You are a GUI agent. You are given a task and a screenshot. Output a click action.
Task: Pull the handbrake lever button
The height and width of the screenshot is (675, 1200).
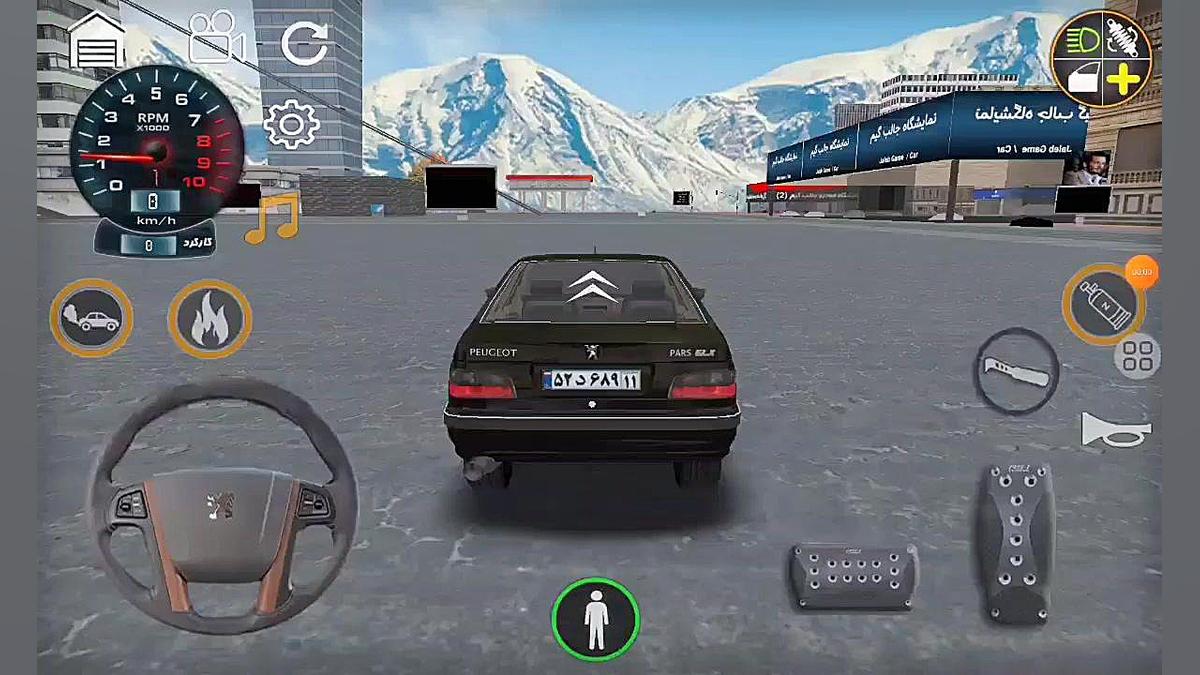pos(1016,370)
